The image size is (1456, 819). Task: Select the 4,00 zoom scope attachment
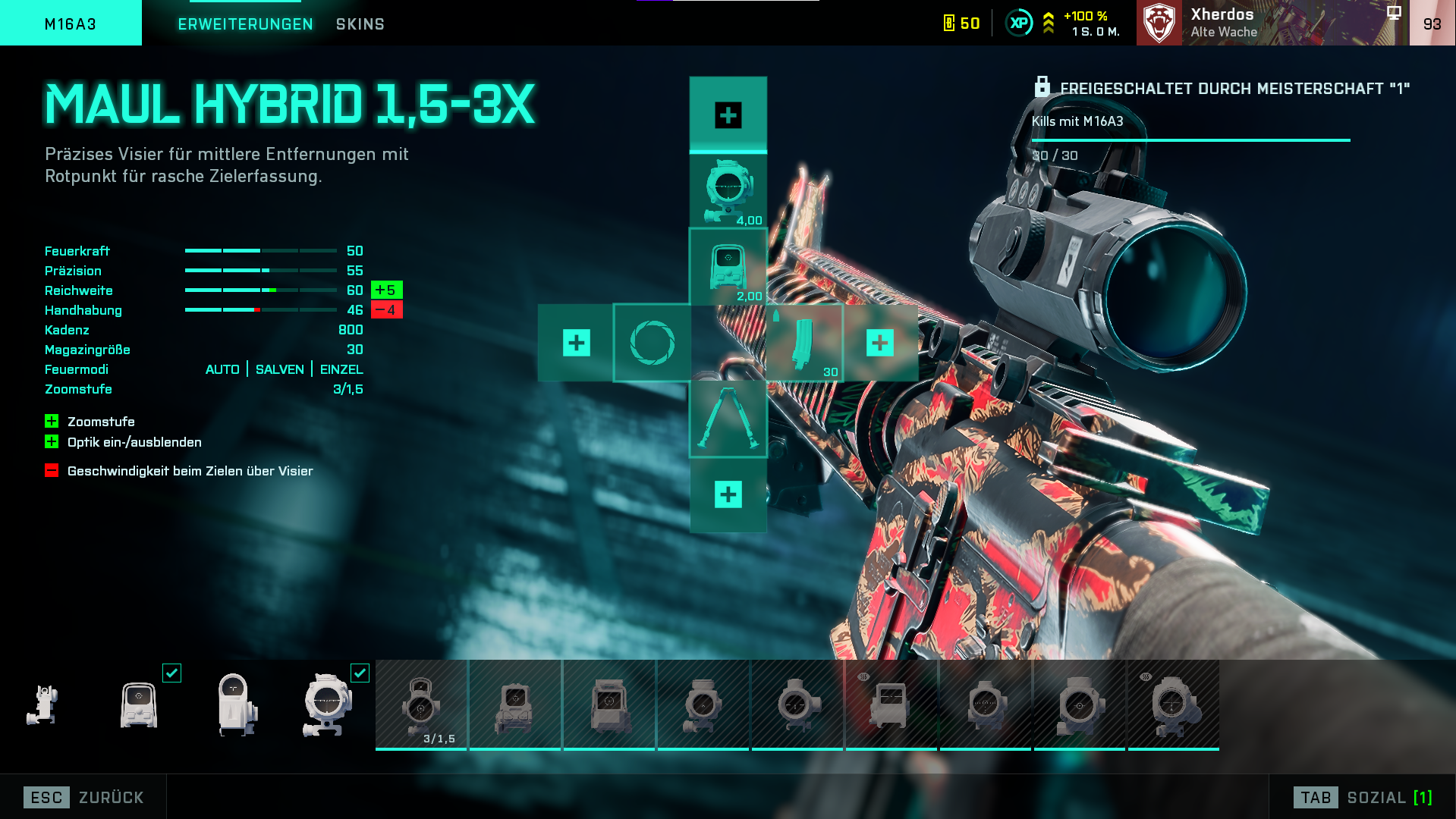pos(728,189)
